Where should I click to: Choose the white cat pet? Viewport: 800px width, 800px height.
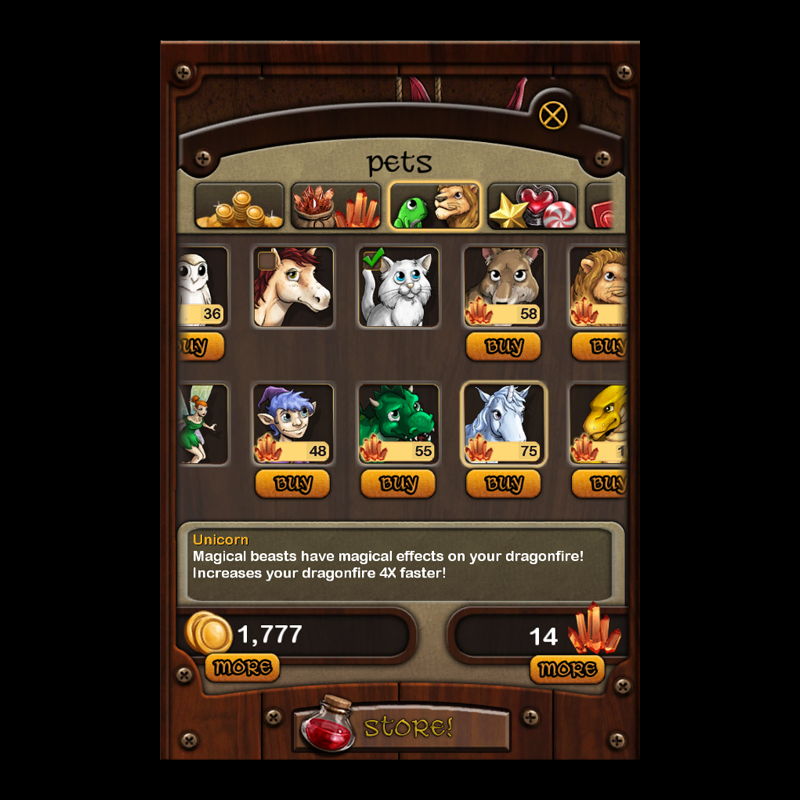(398, 287)
